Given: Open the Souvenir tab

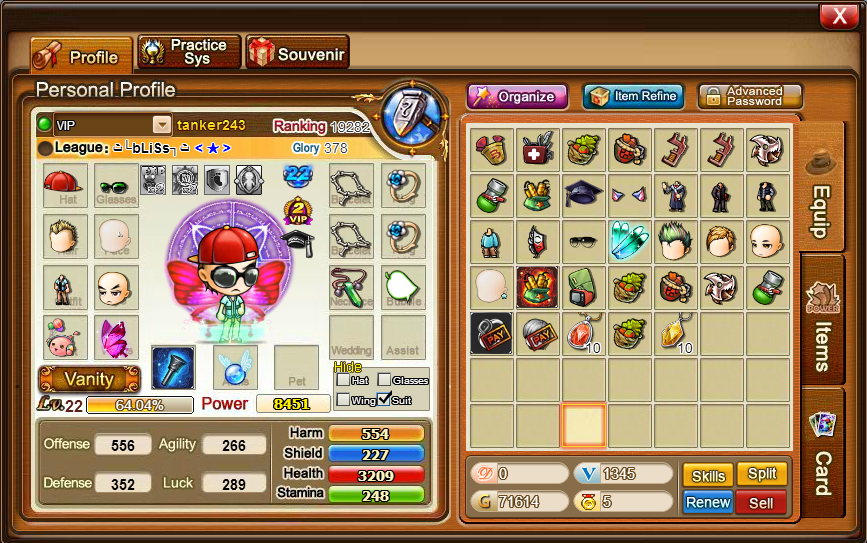Looking at the screenshot, I should click(297, 53).
